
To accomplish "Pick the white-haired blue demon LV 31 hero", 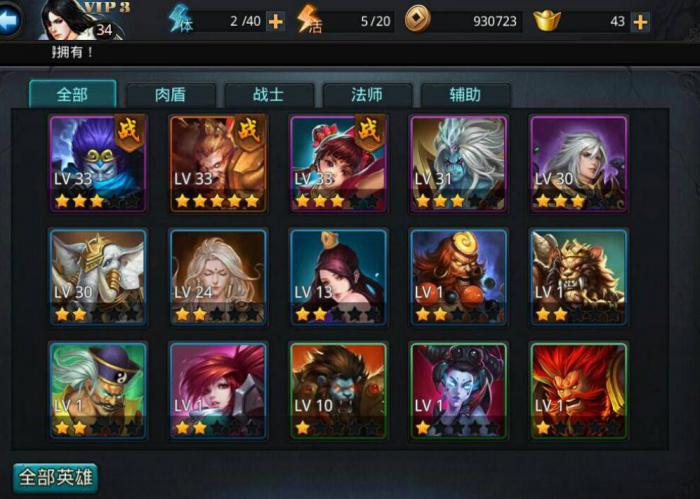I will (458, 162).
